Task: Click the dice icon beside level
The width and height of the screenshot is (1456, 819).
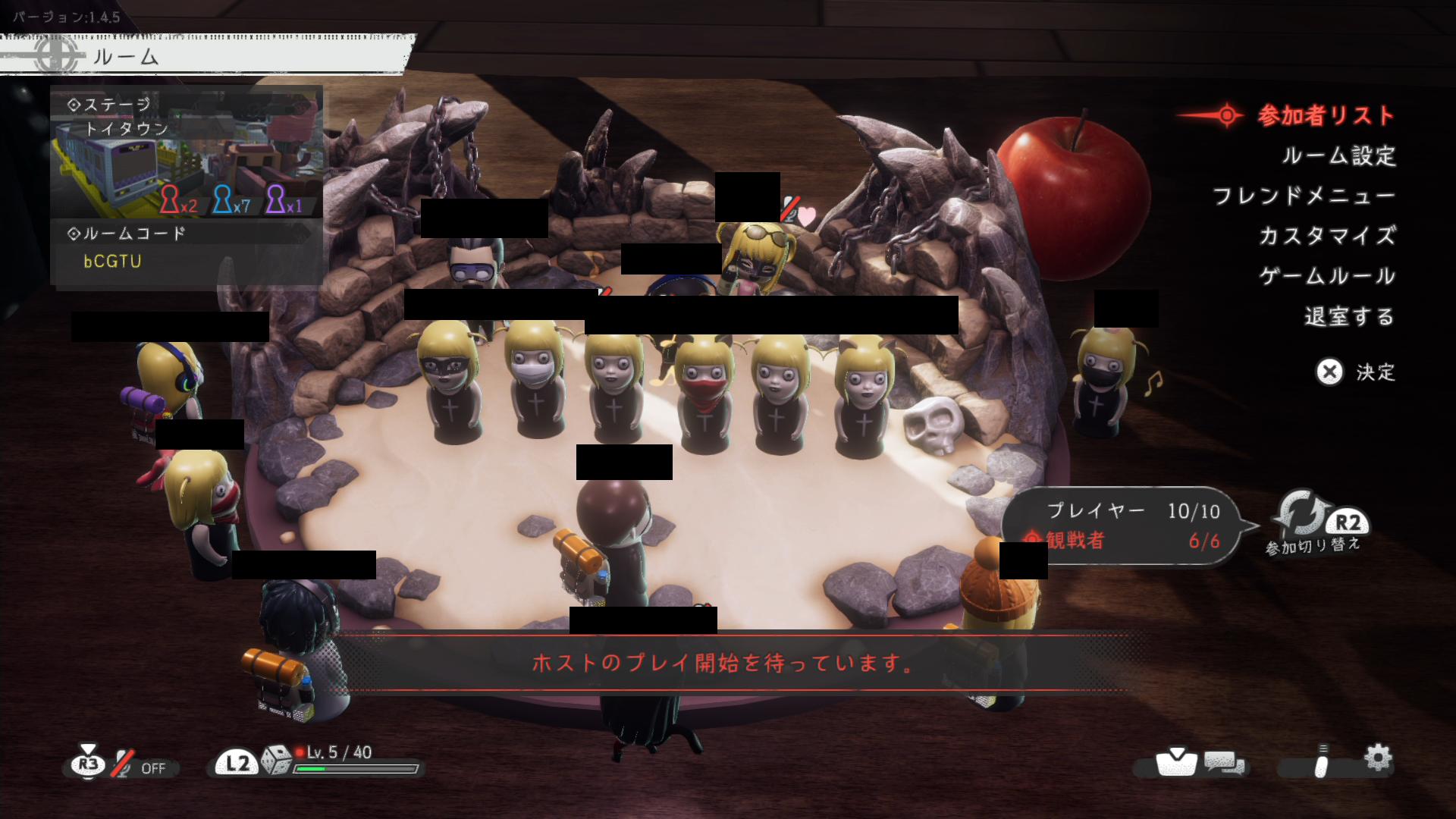Action: pyautogui.click(x=276, y=761)
